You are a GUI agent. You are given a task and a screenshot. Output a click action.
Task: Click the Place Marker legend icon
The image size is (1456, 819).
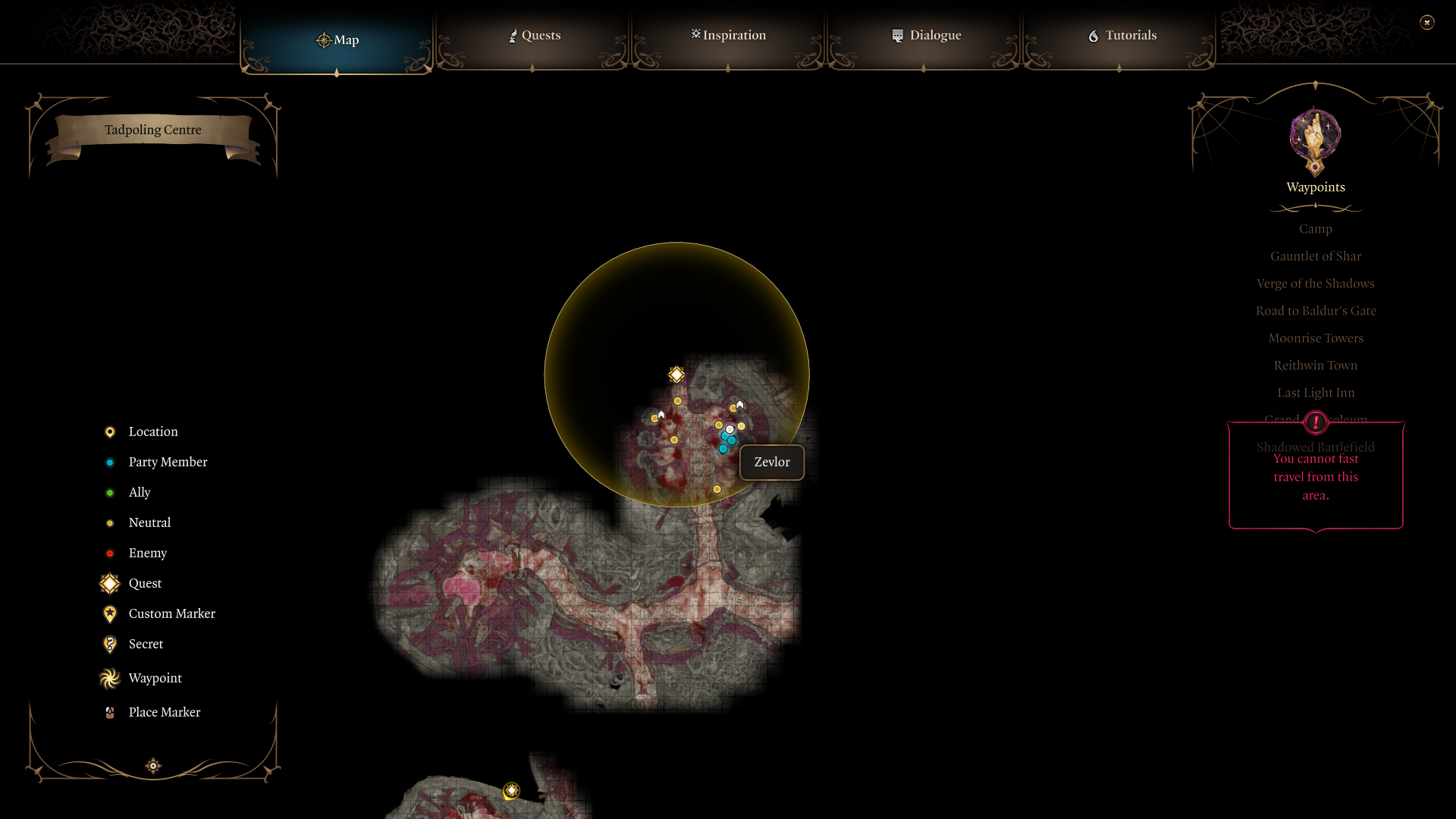click(x=109, y=712)
